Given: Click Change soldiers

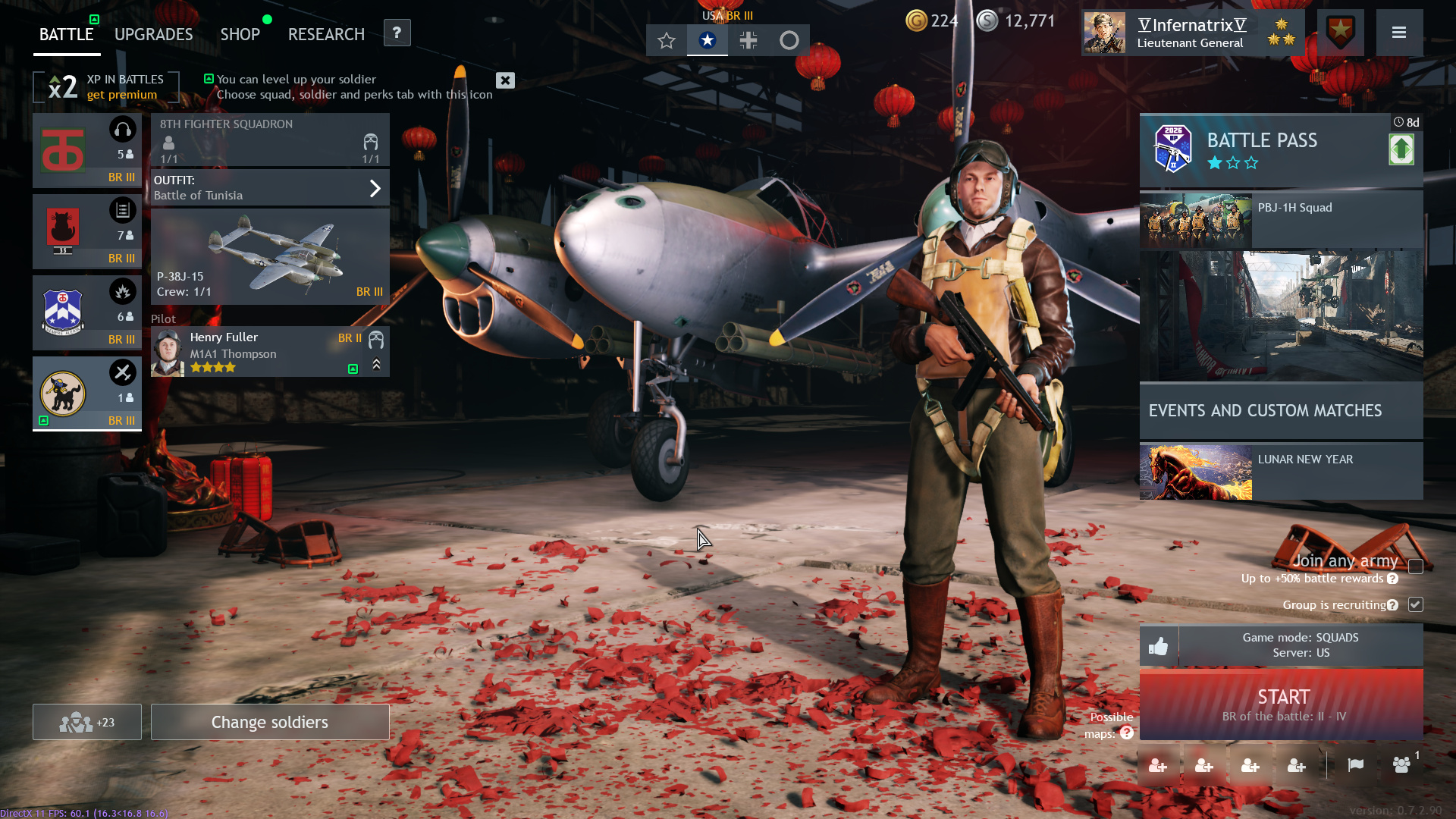Looking at the screenshot, I should point(270,722).
